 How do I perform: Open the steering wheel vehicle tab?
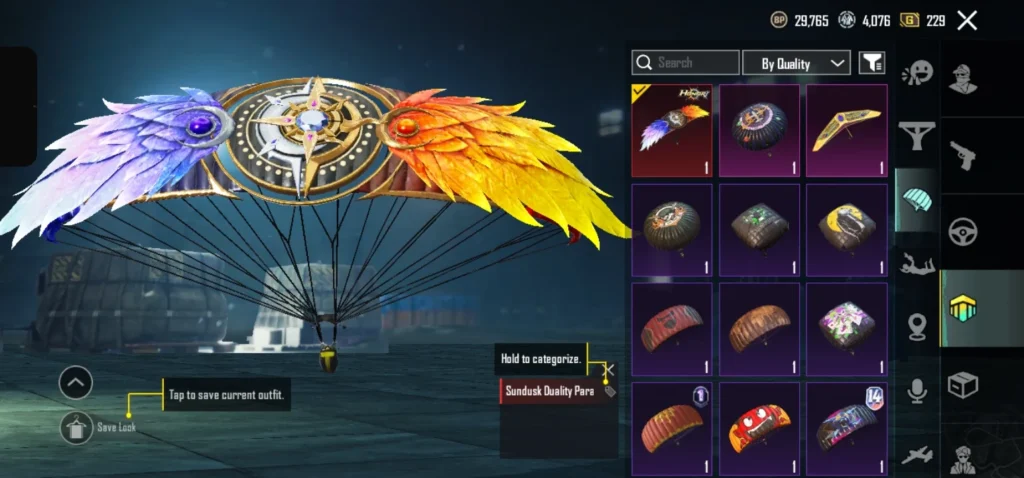(963, 230)
